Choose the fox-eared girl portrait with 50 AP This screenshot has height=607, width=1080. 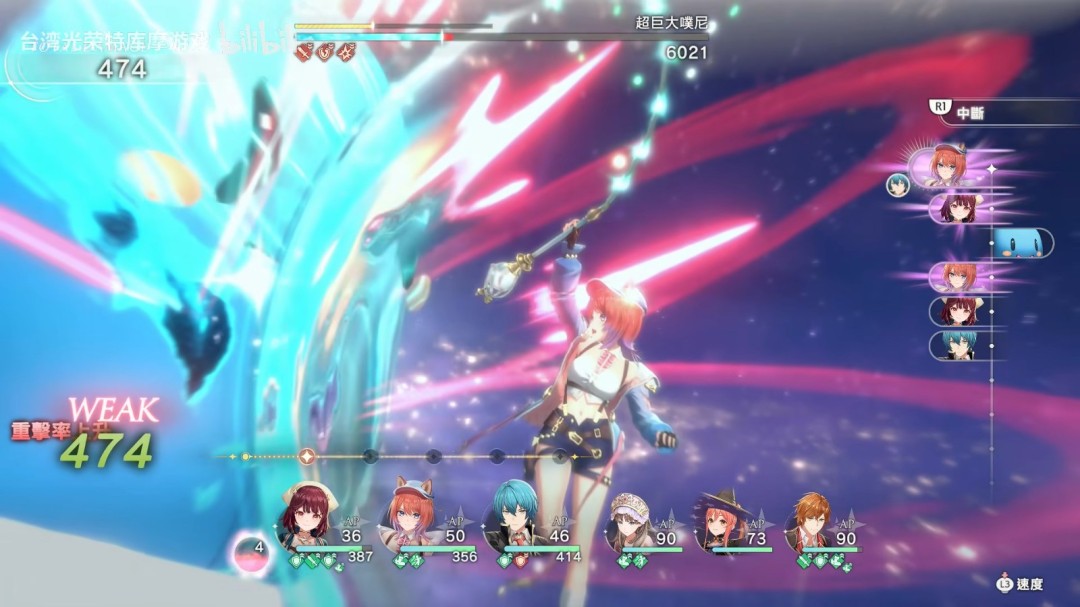412,517
